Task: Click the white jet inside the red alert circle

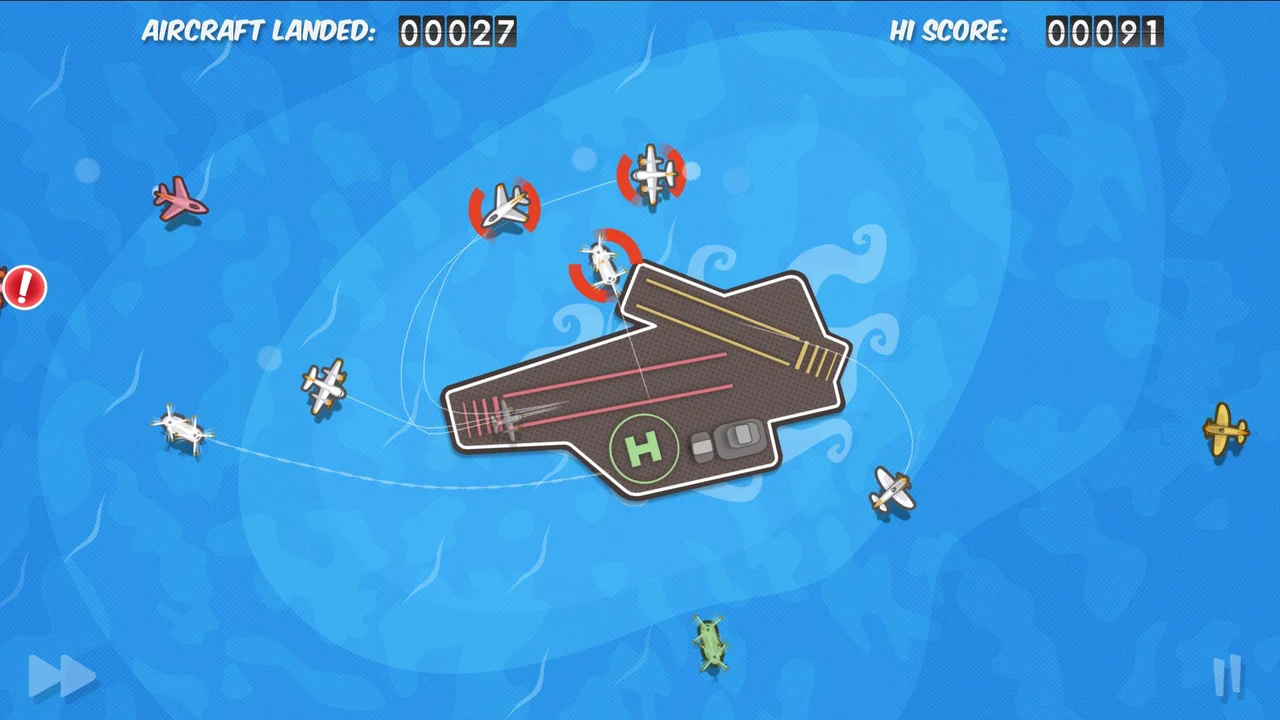Action: pyautogui.click(x=507, y=205)
